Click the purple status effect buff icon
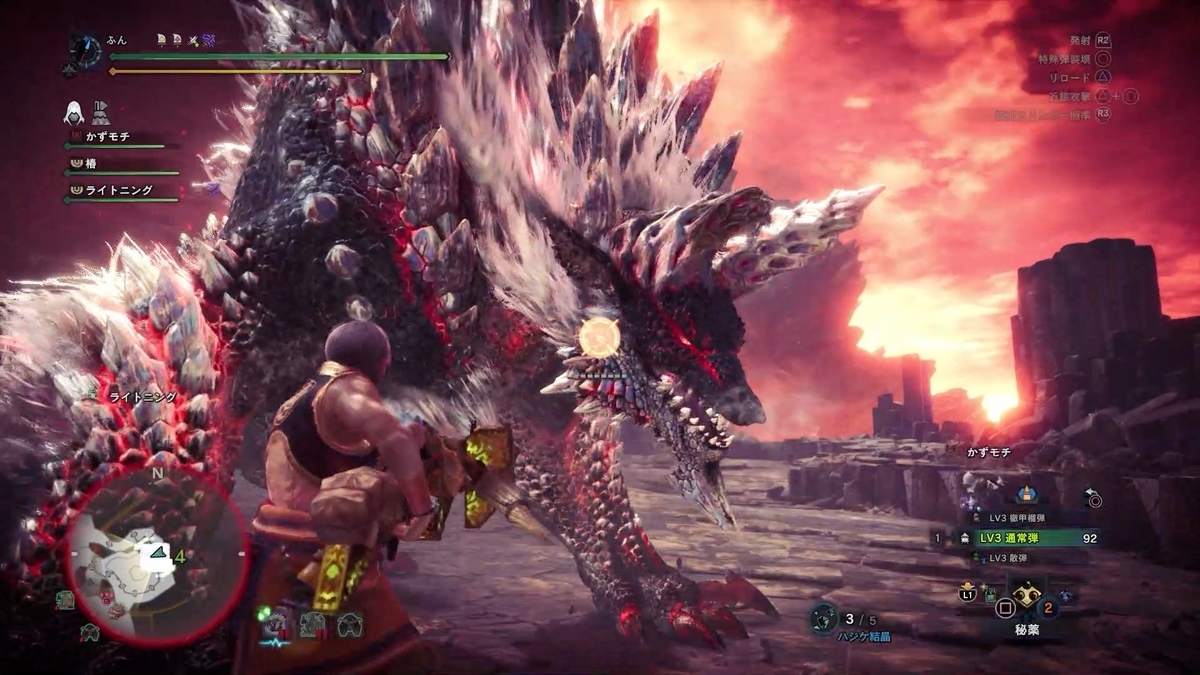The image size is (1200, 675). (x=208, y=41)
